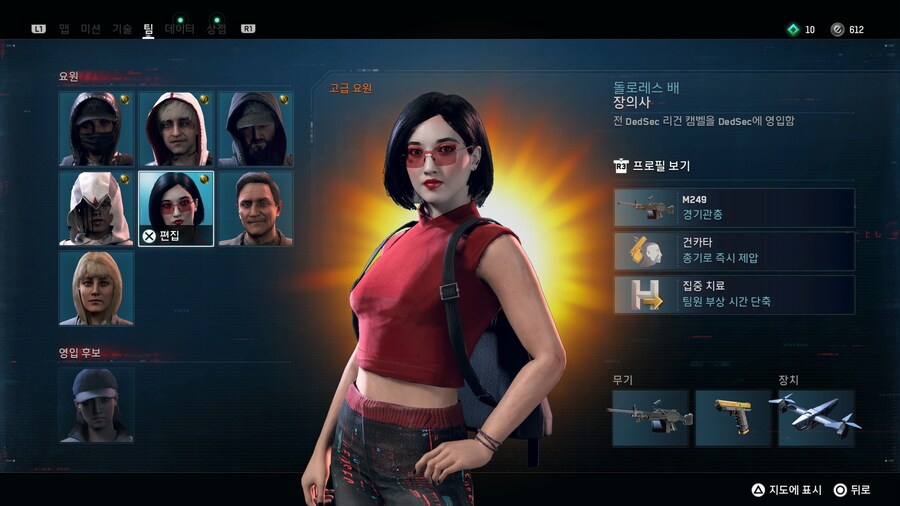Choose the operative in the red-trimmed white hood
This screenshot has height=506, width=900.
coord(176,129)
